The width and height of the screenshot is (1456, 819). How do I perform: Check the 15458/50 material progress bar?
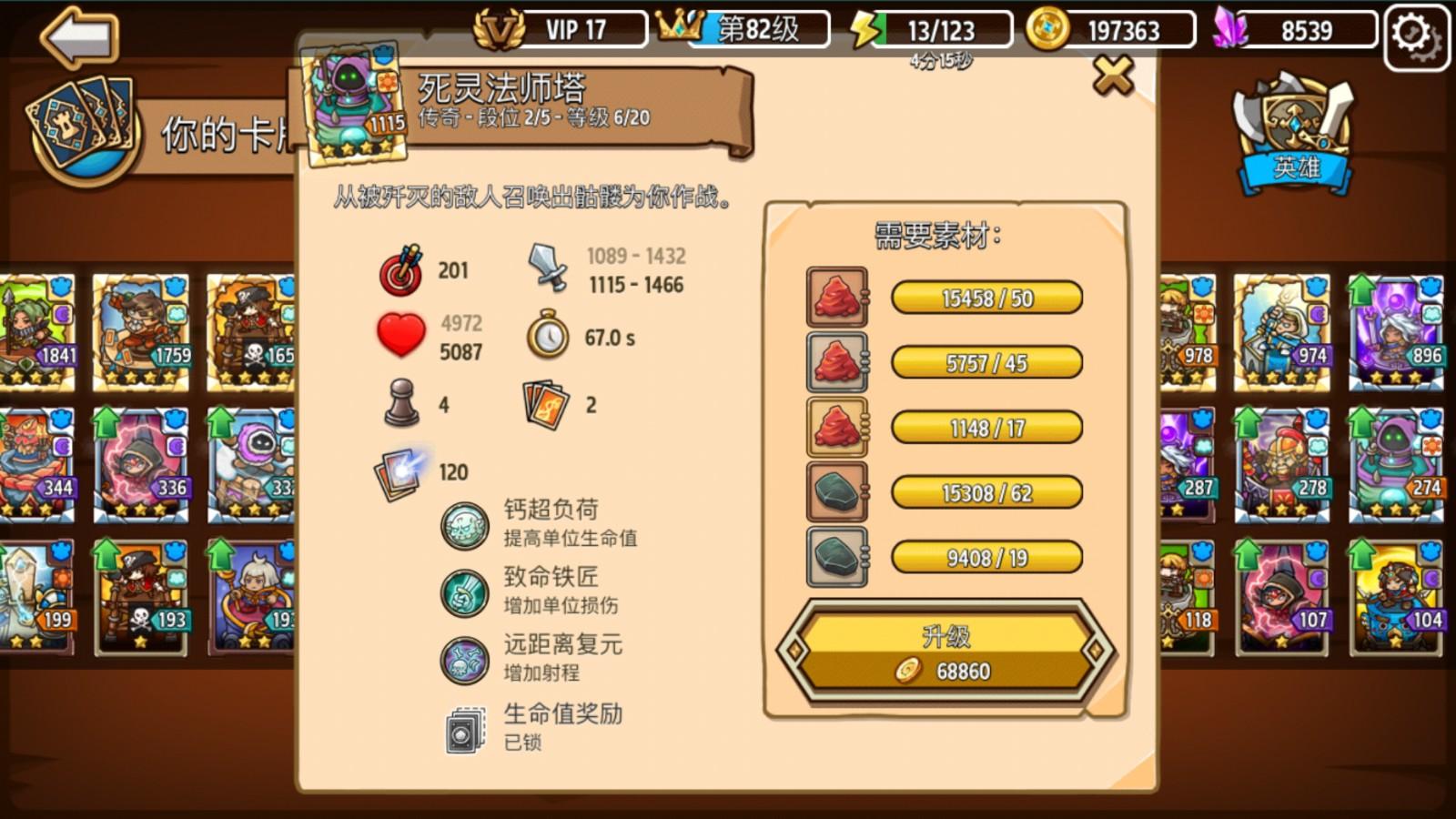point(987,298)
